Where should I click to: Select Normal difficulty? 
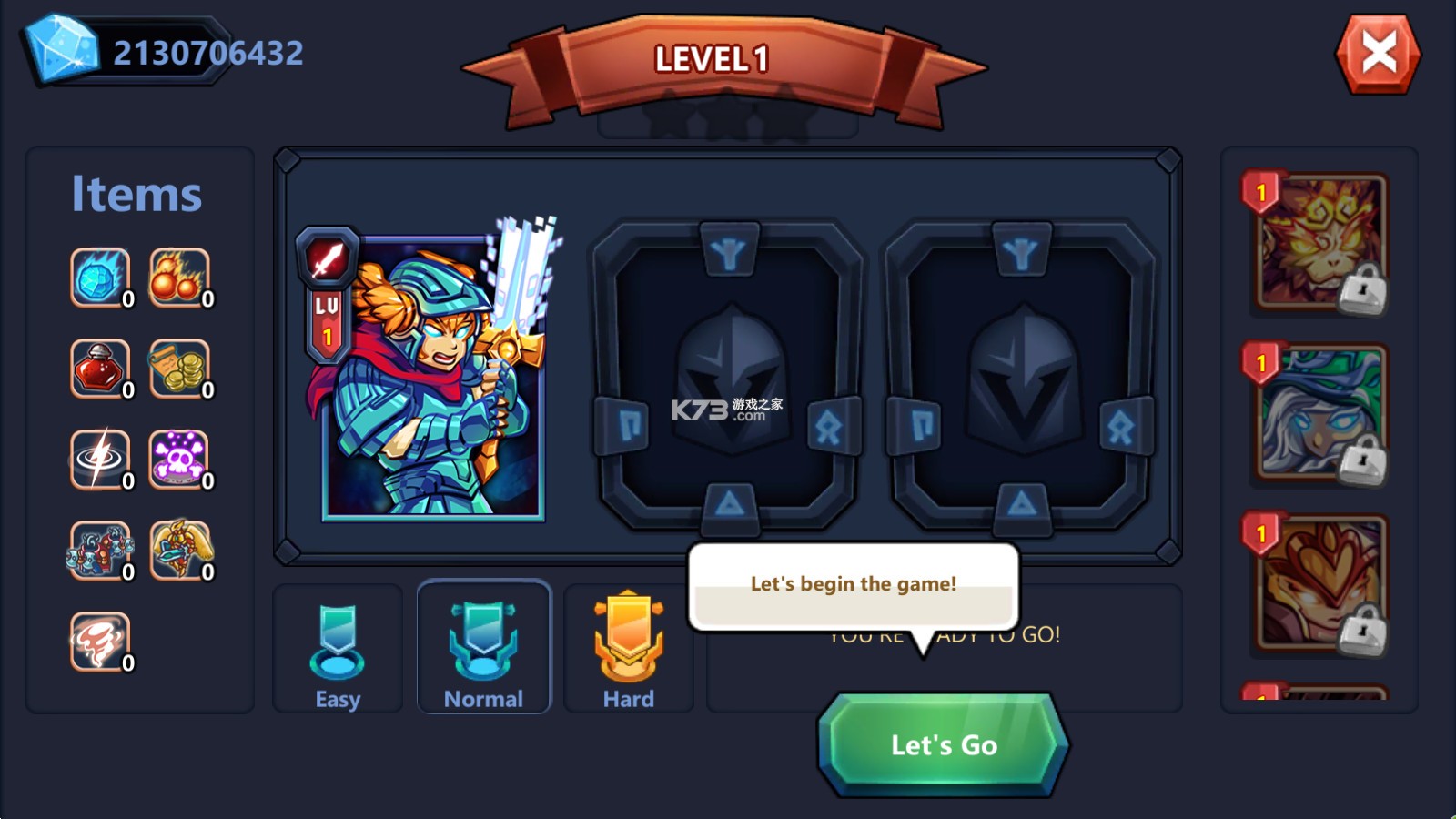coord(483,648)
